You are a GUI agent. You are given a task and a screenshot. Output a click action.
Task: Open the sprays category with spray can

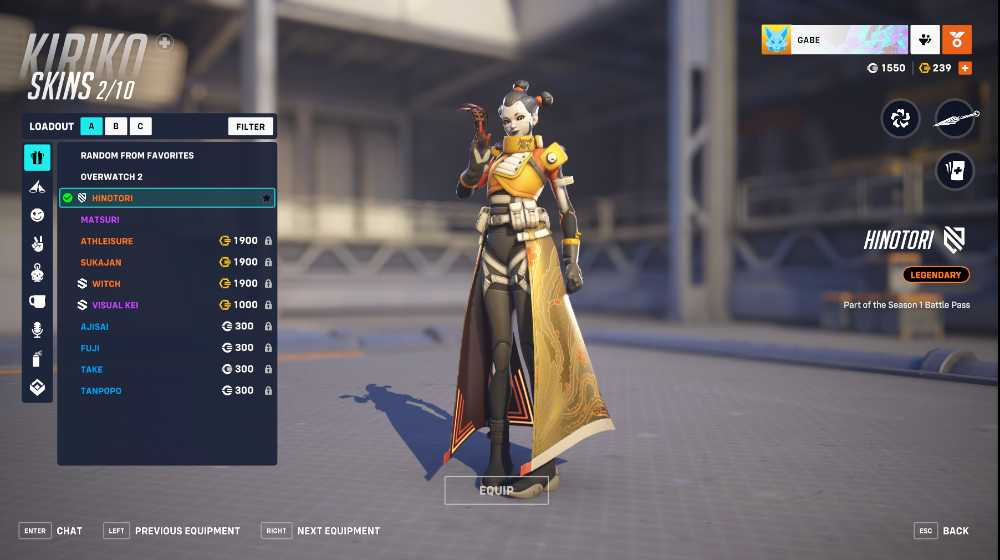tap(37, 358)
